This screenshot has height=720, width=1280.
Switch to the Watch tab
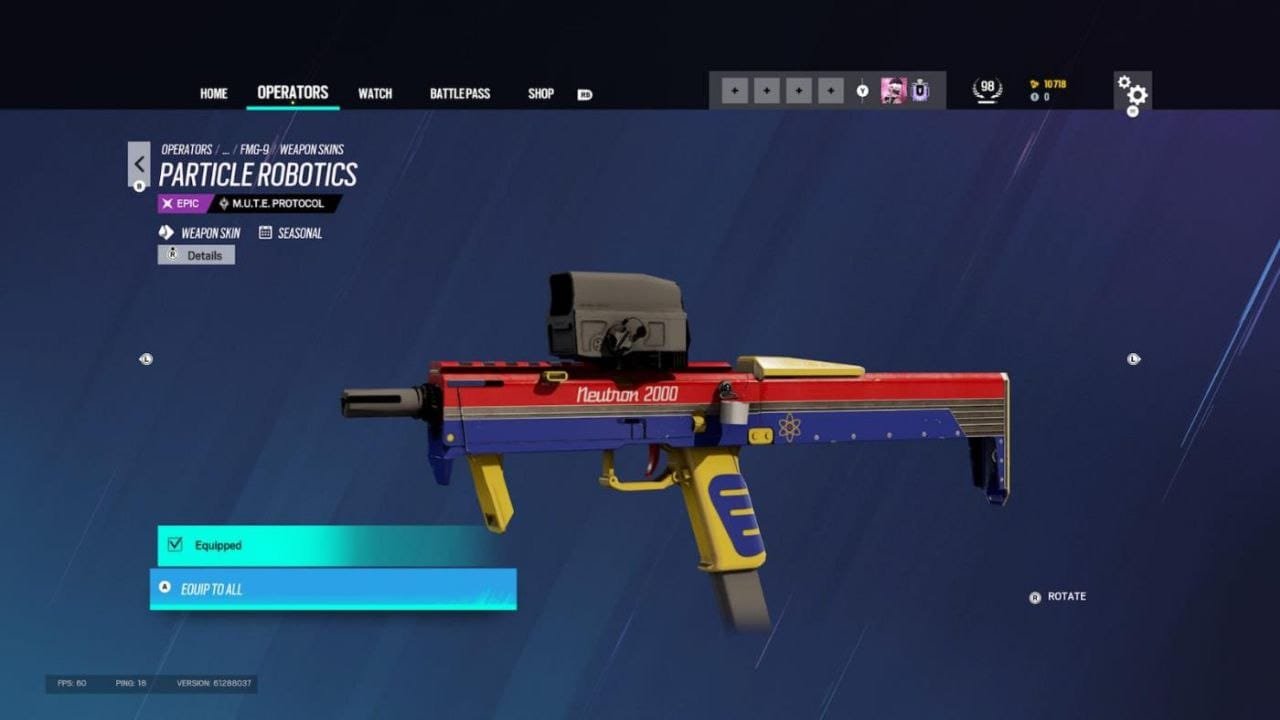coord(375,94)
